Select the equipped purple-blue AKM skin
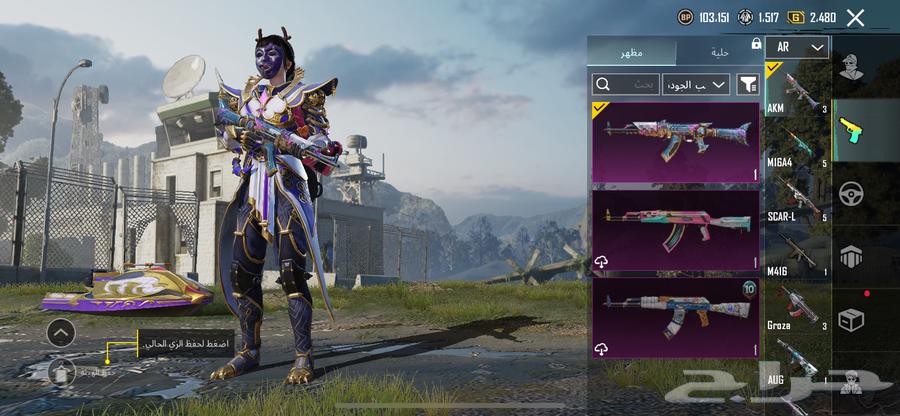 [x=676, y=141]
